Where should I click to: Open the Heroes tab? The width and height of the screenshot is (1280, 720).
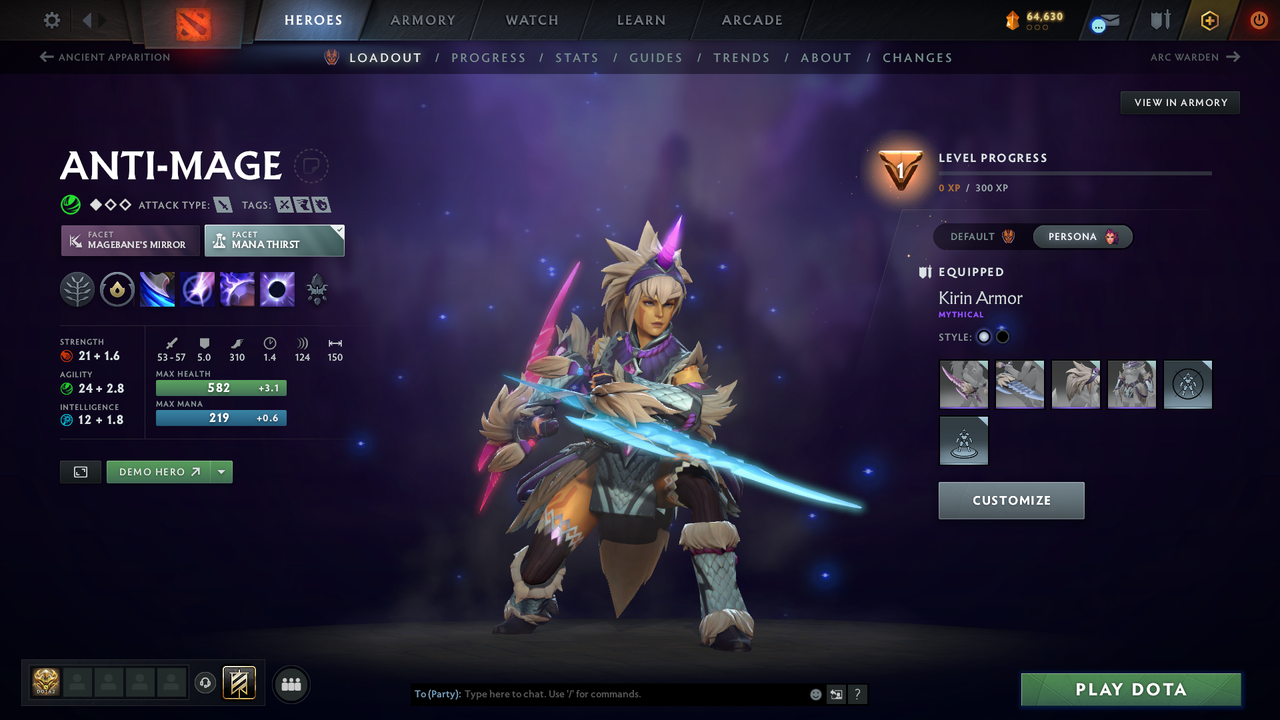click(313, 20)
